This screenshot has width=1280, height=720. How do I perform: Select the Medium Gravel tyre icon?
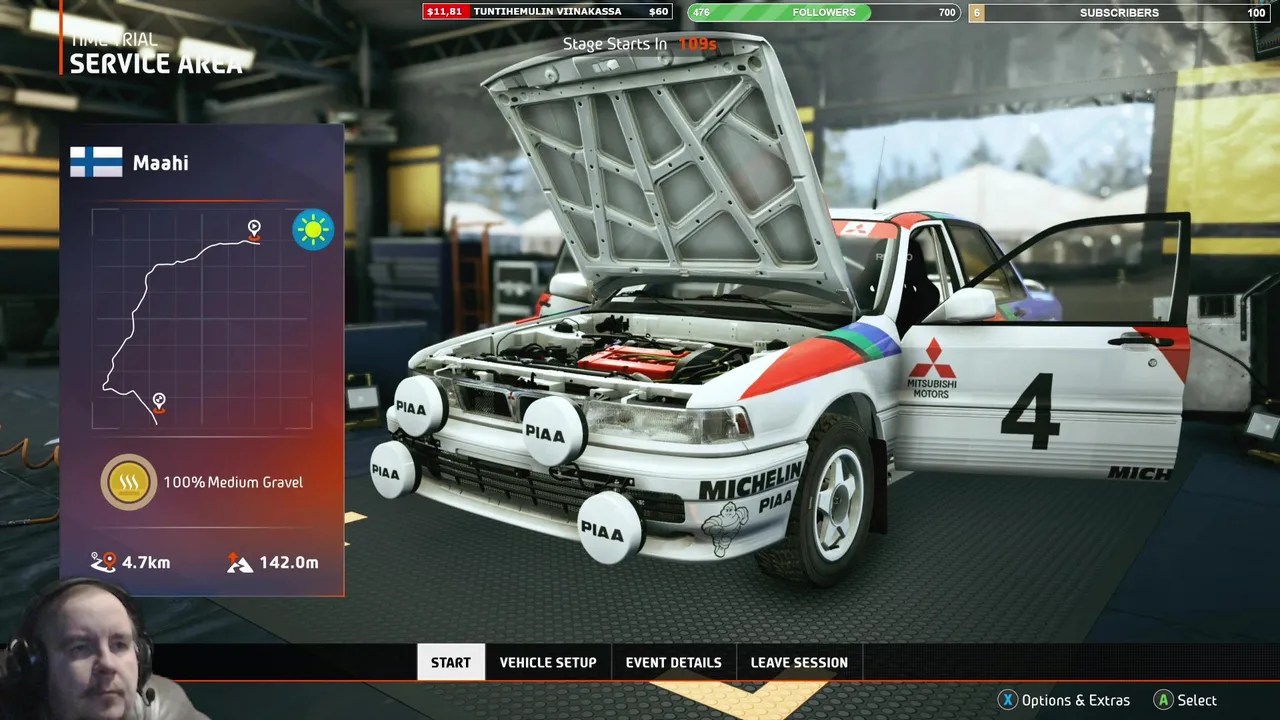point(128,482)
